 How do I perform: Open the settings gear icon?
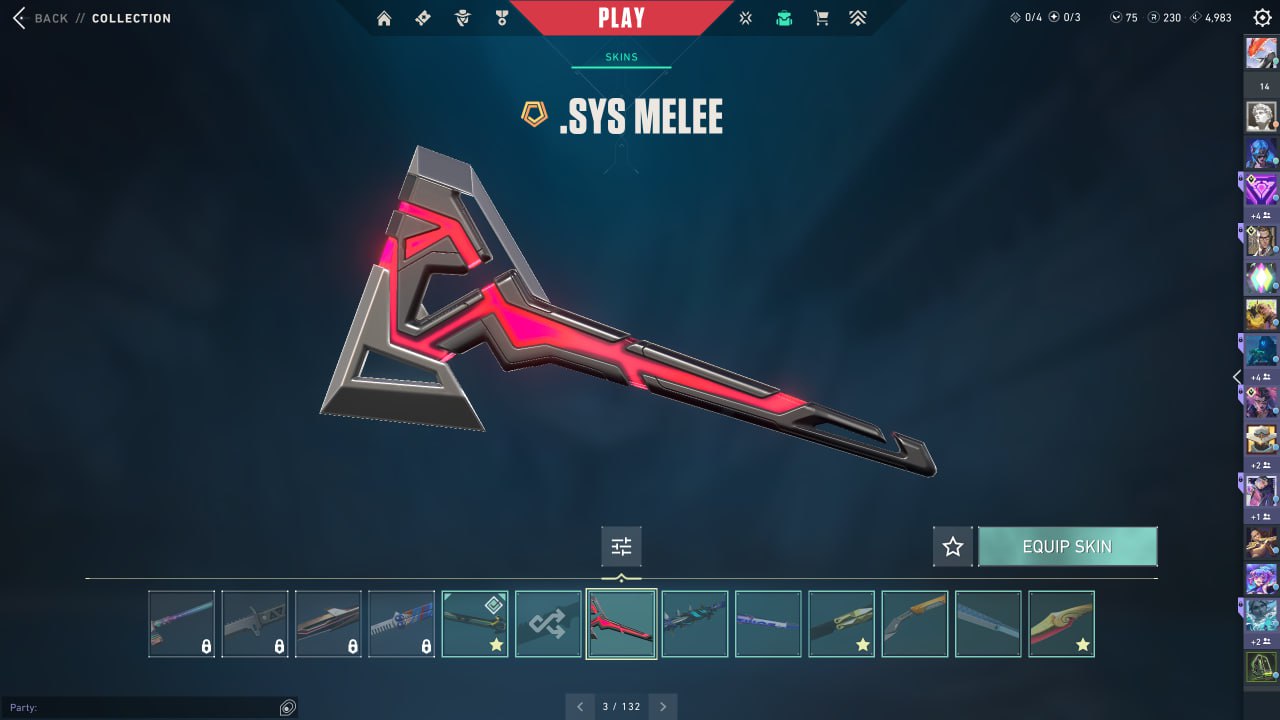click(x=1262, y=18)
